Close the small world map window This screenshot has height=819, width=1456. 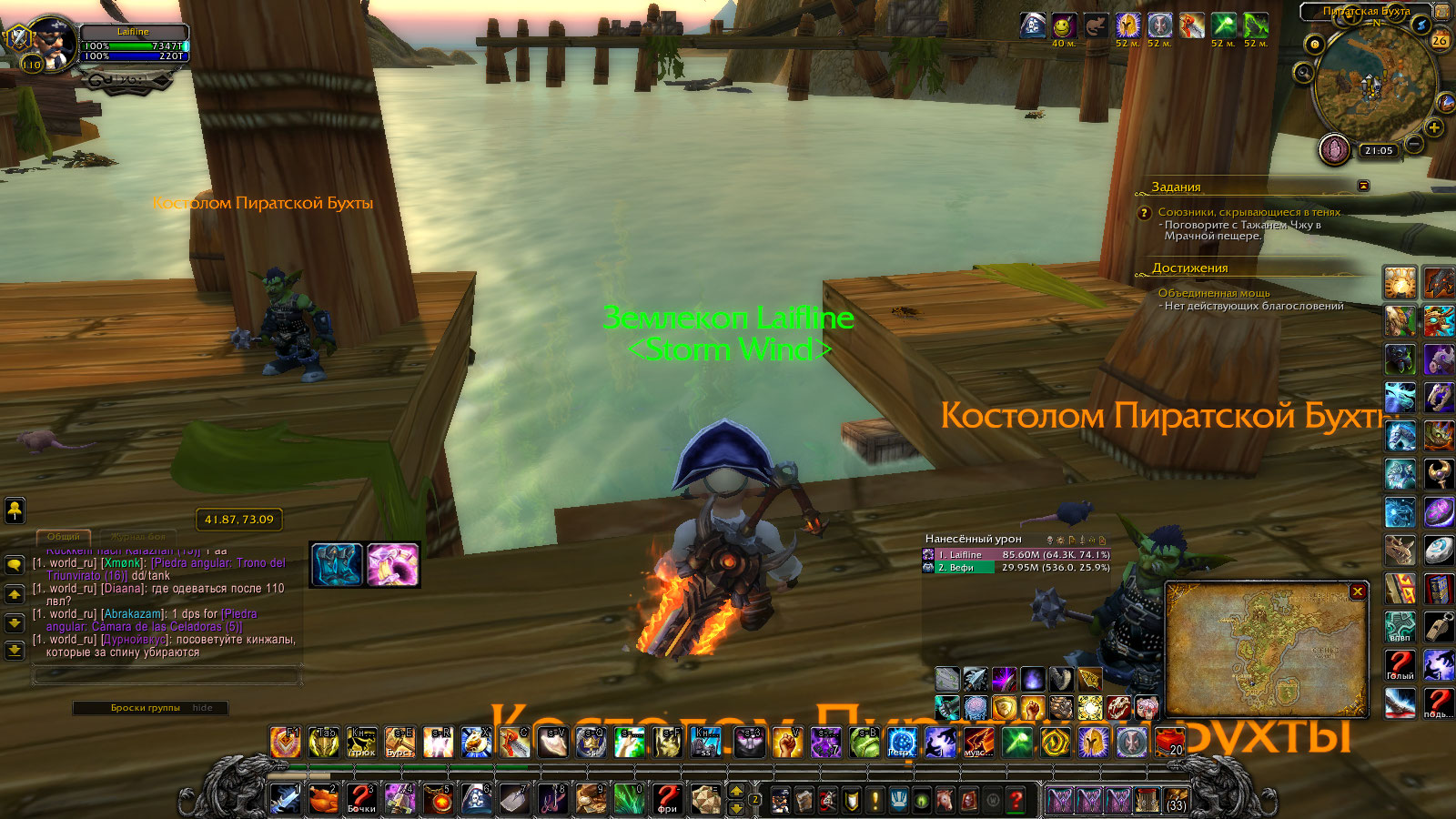[x=1358, y=591]
